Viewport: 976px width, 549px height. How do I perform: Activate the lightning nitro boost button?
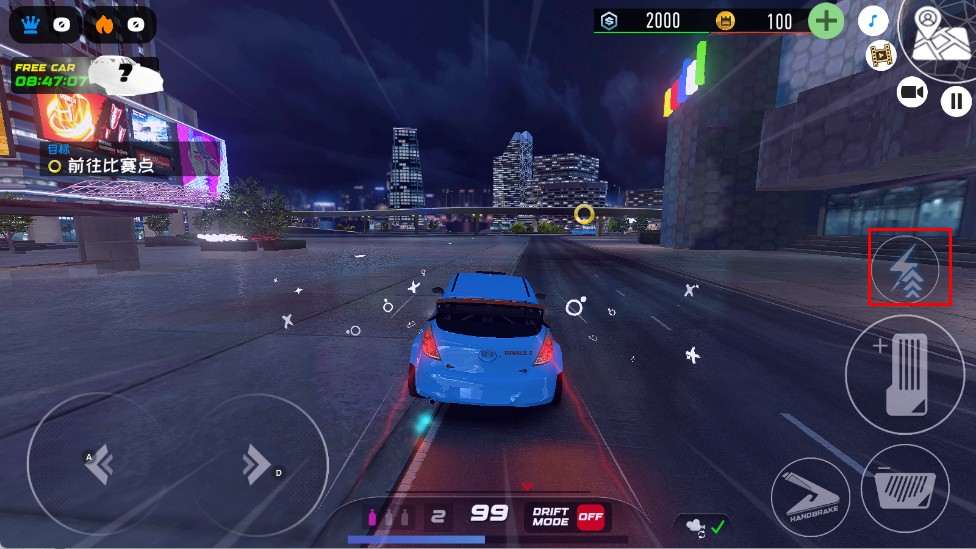(906, 269)
